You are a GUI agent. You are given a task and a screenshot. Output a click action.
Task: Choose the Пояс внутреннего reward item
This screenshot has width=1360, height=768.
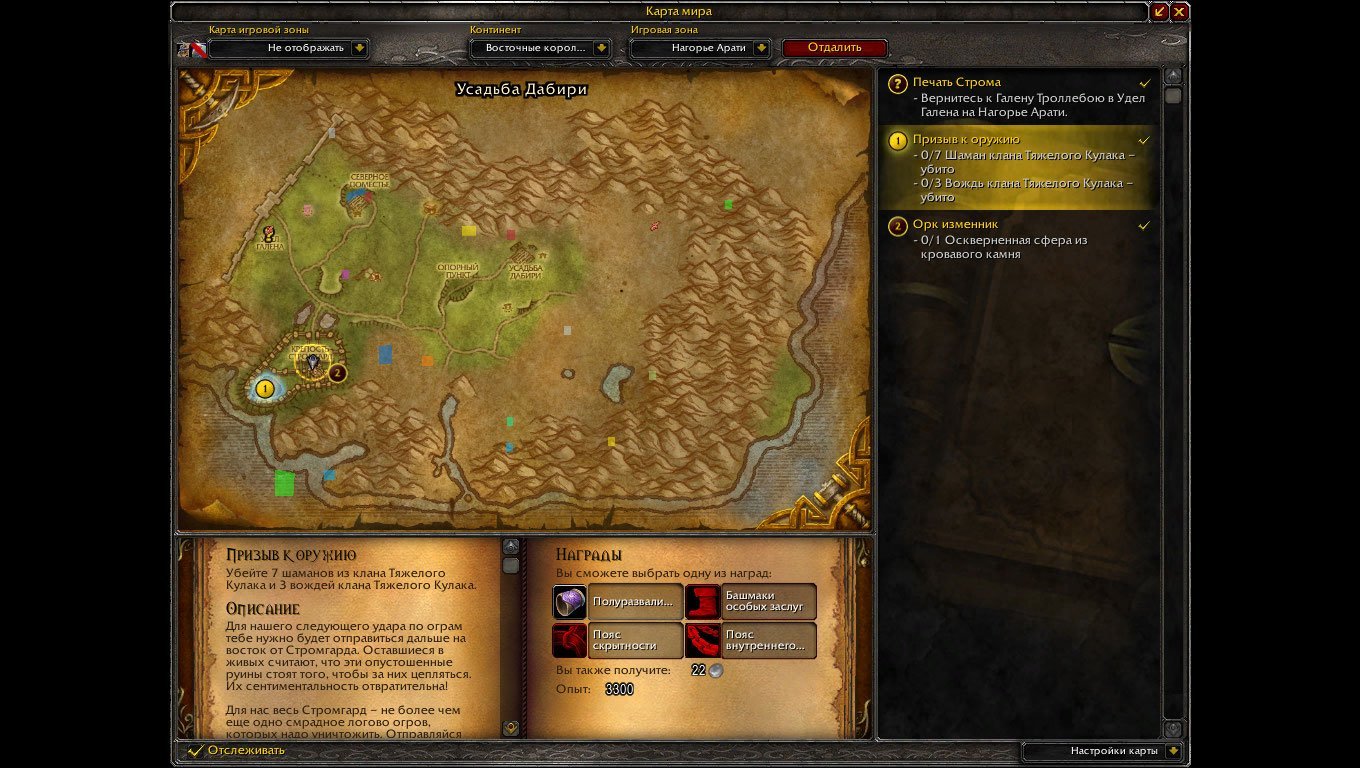[750, 640]
